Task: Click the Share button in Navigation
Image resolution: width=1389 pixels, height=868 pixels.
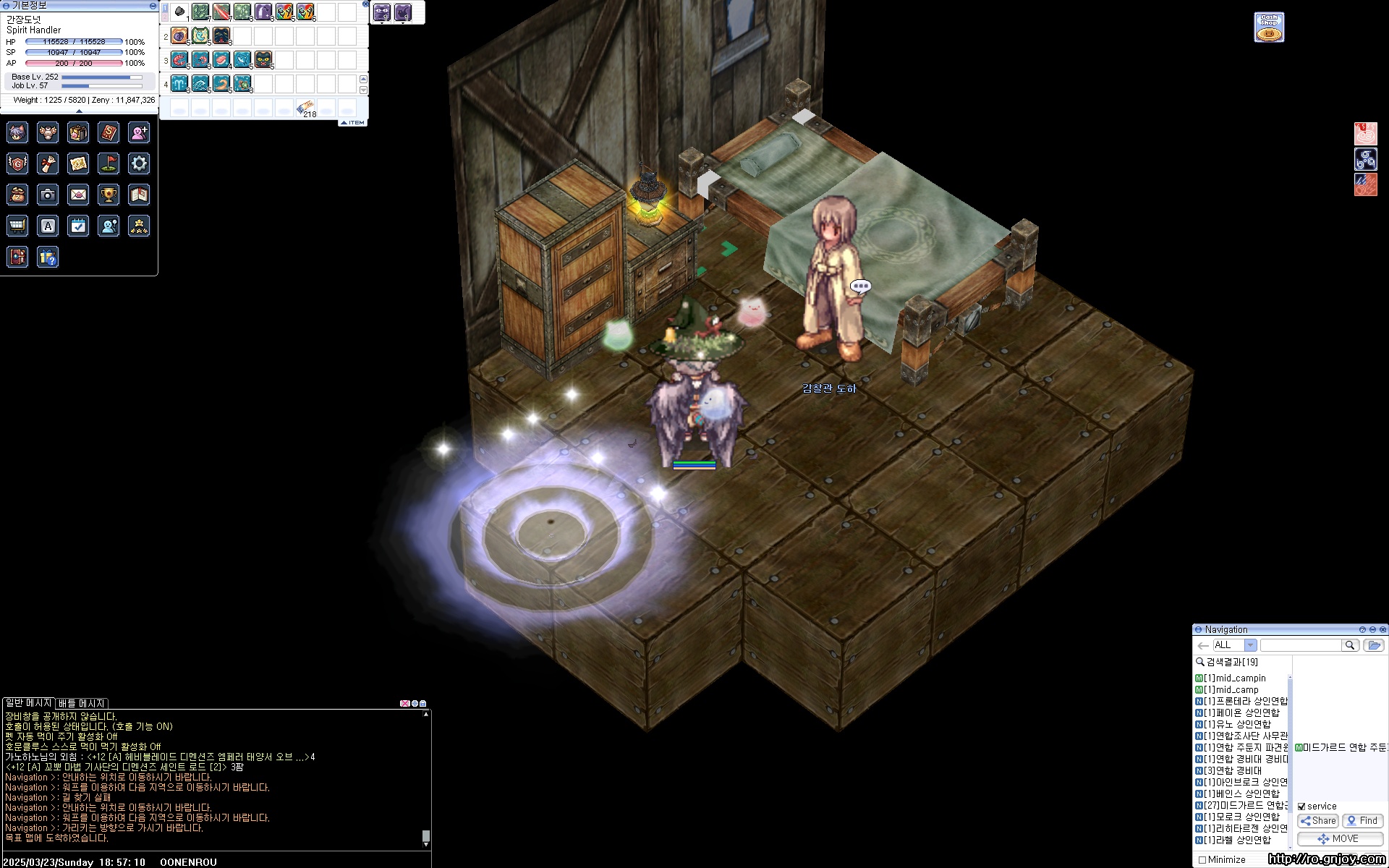Action: (1318, 821)
